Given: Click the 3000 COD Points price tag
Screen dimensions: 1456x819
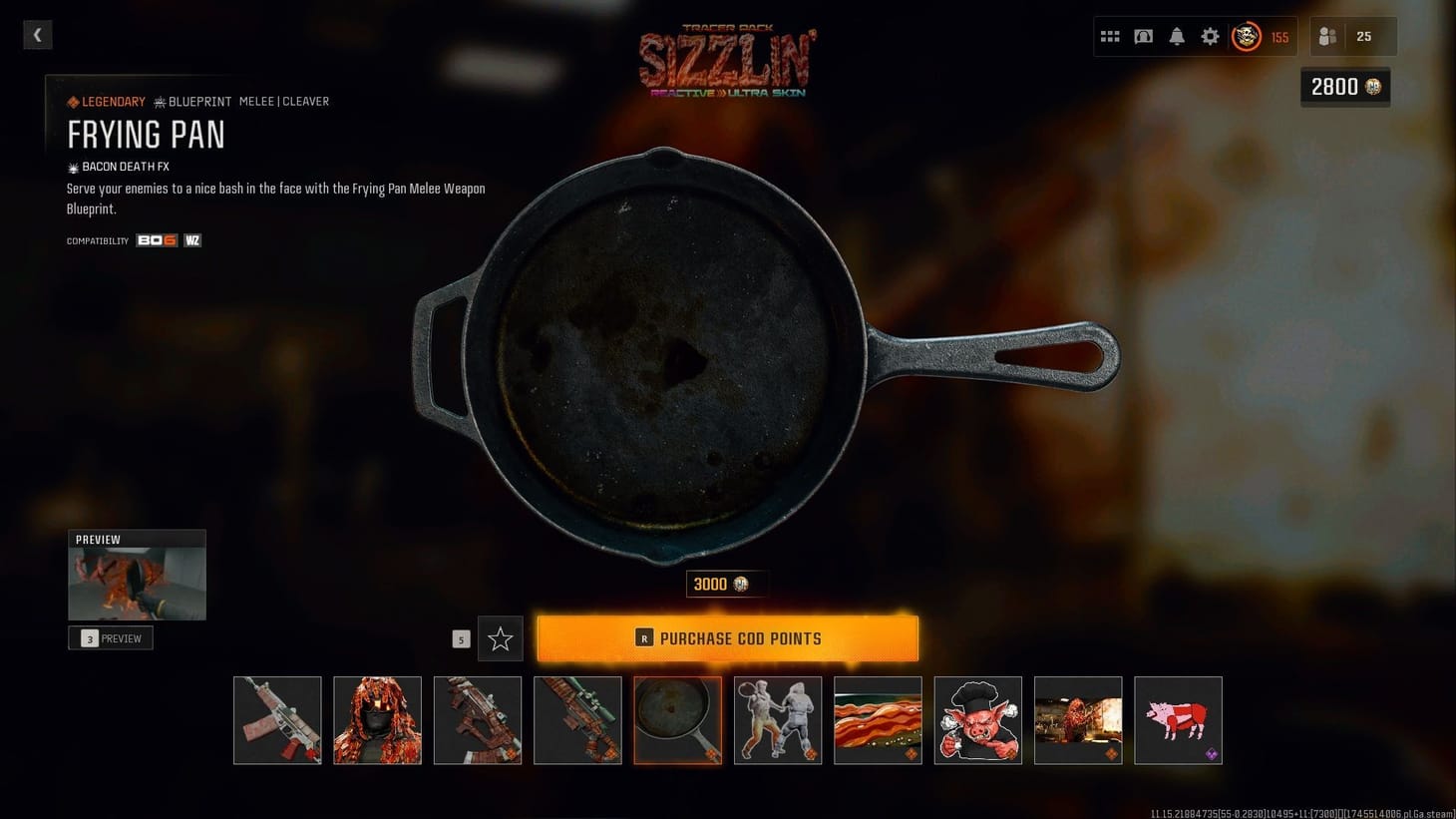Looking at the screenshot, I should click(x=725, y=584).
